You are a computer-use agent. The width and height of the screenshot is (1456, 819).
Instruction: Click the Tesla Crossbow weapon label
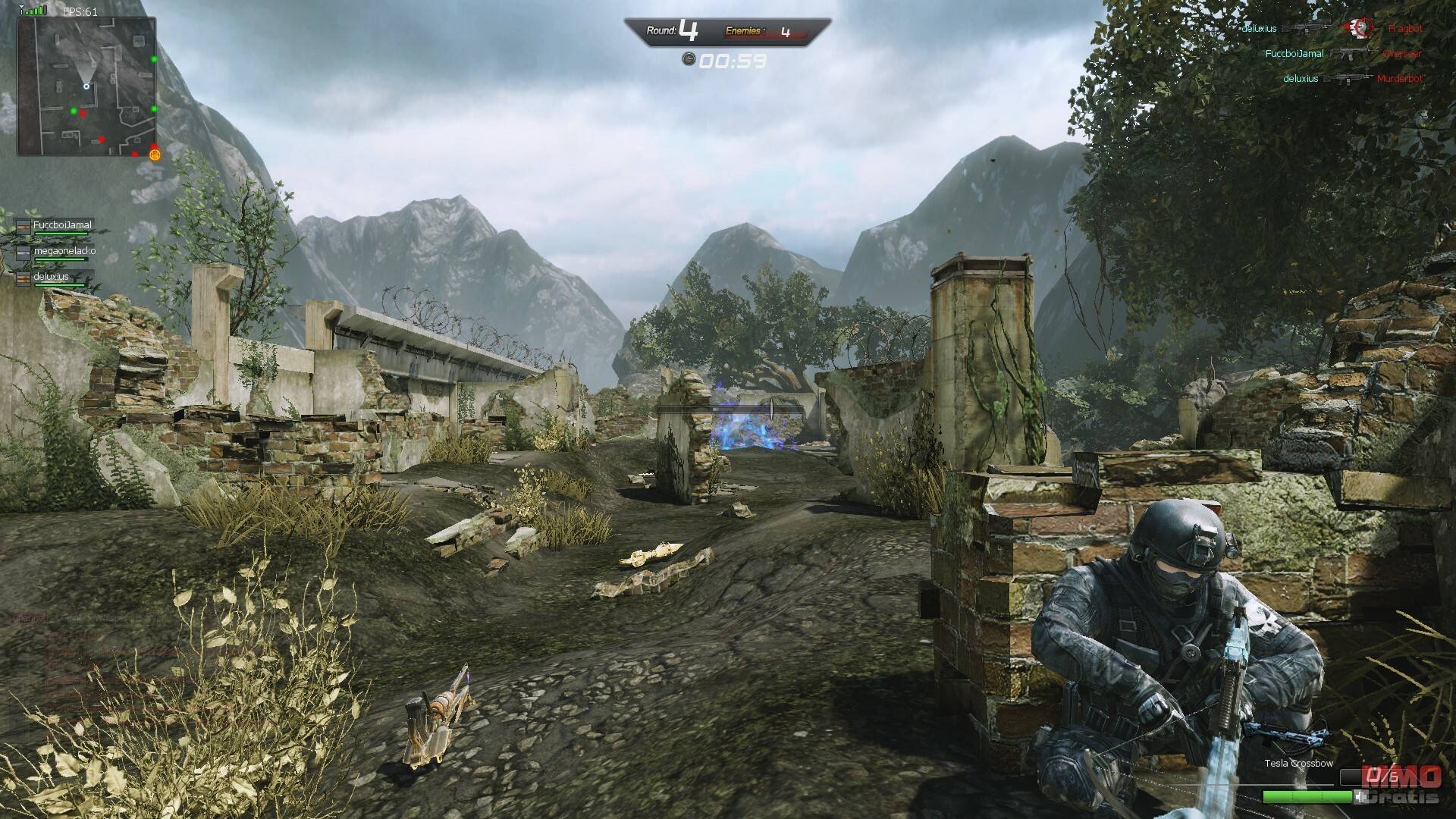1298,764
